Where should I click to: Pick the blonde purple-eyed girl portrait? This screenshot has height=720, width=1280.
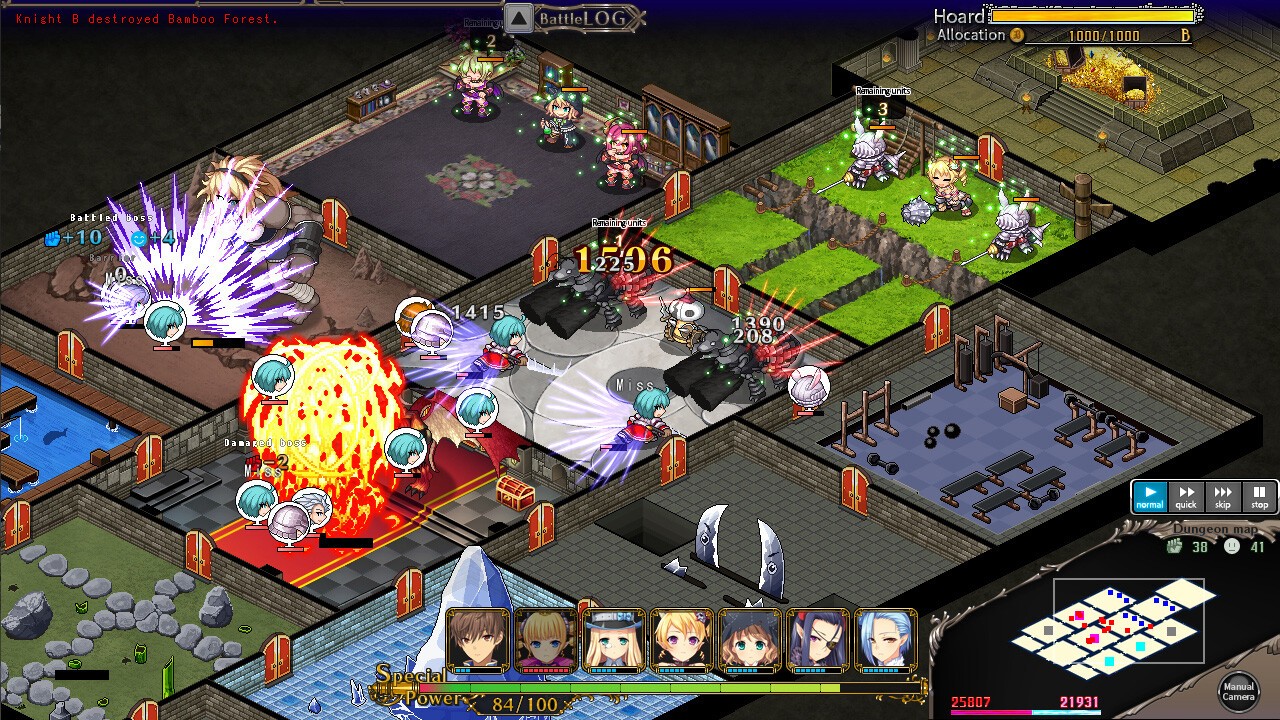(x=682, y=640)
